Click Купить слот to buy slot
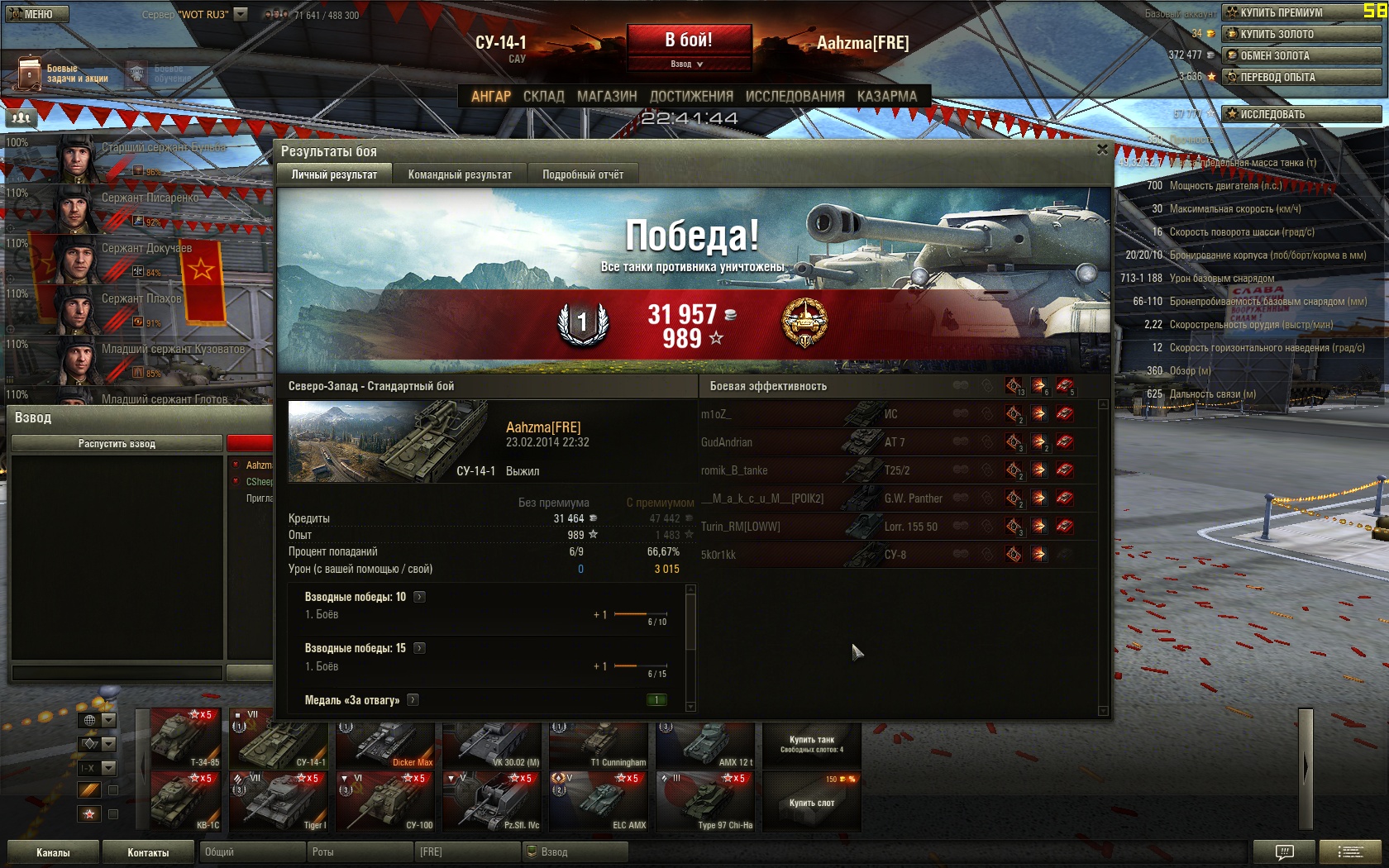The width and height of the screenshot is (1389, 868). [x=811, y=803]
